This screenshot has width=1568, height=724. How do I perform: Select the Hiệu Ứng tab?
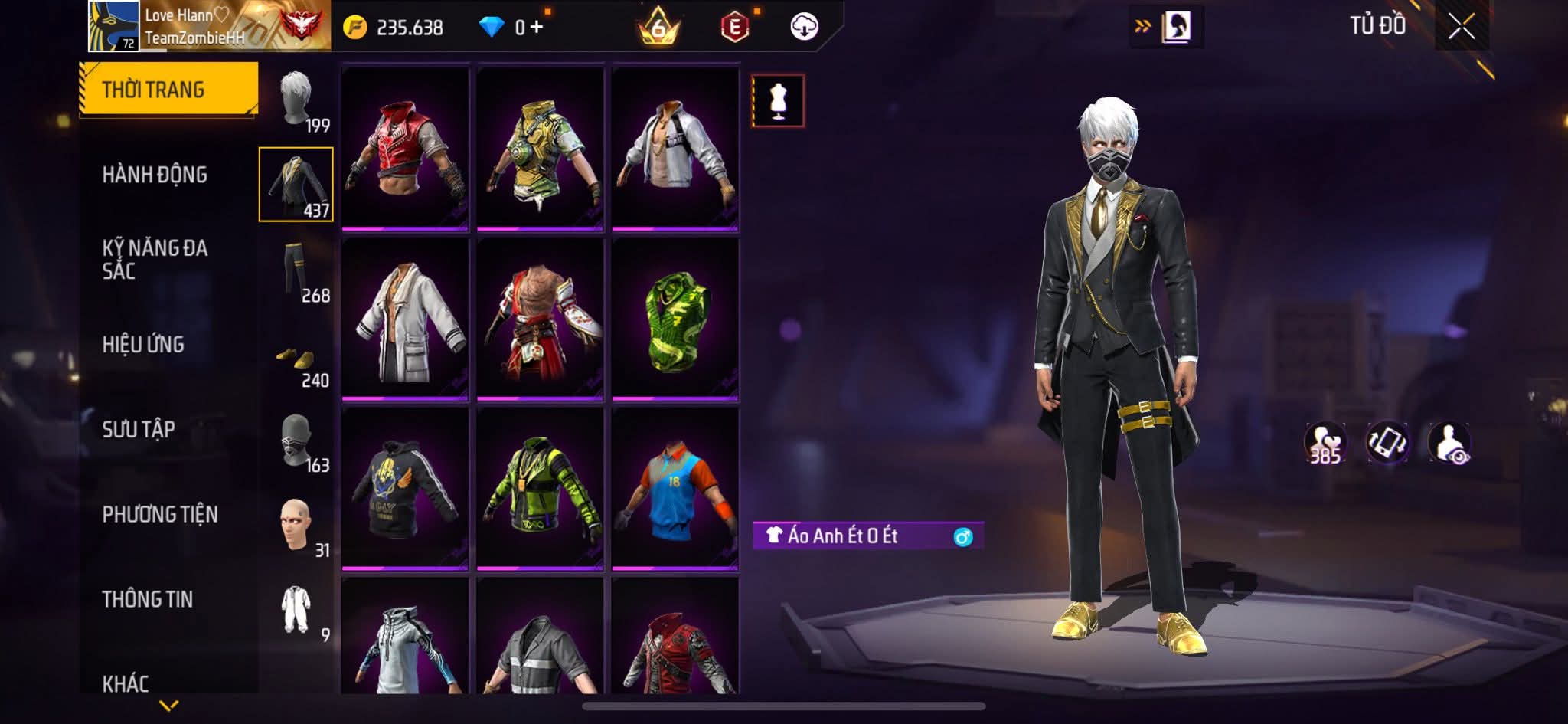[x=143, y=345]
